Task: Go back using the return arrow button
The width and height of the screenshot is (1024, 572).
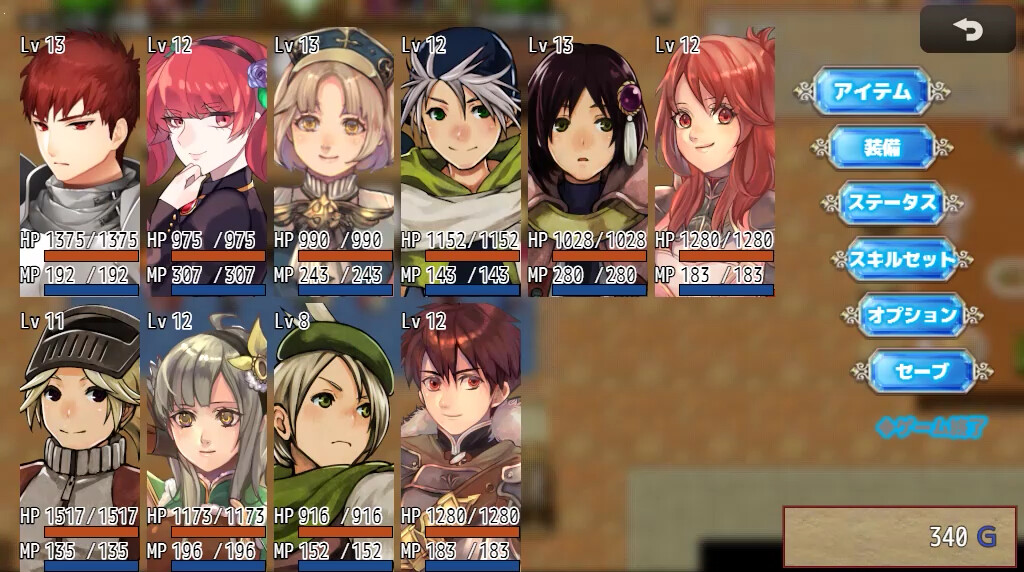Action: click(967, 30)
